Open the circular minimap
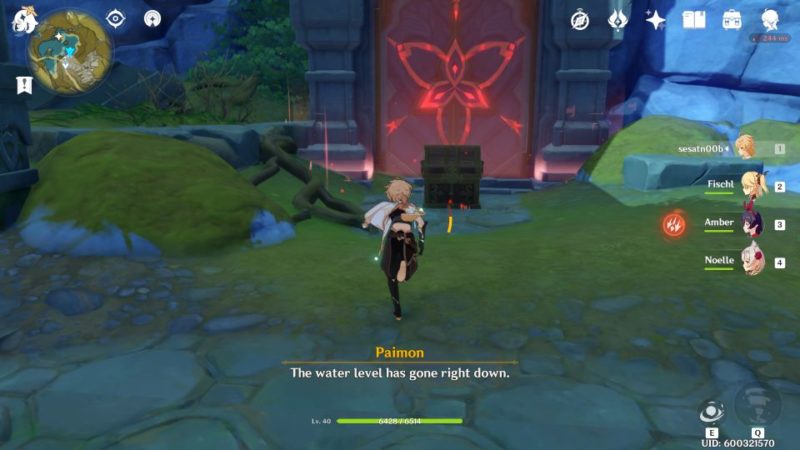Viewport: 800px width, 450px height. tap(70, 50)
